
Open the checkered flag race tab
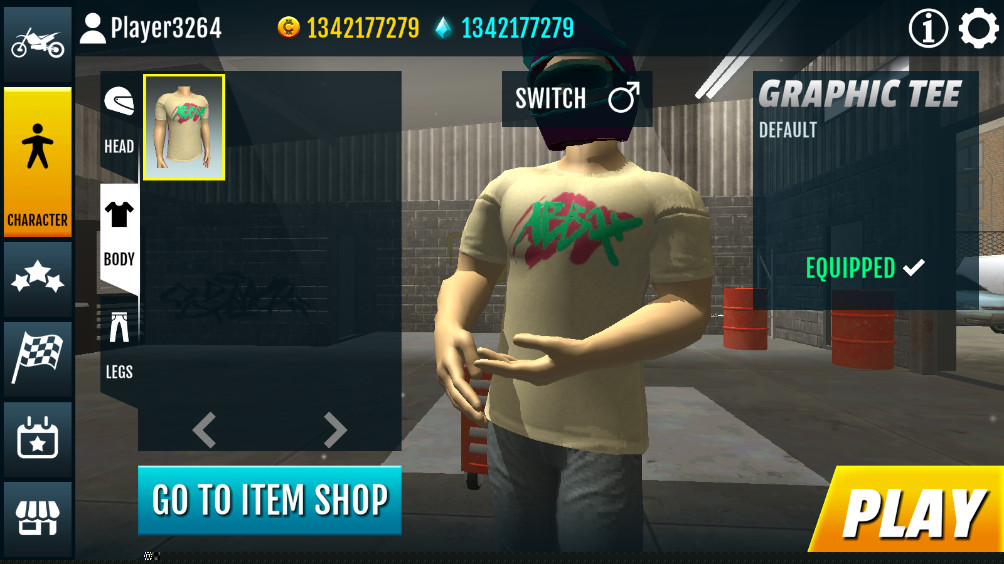(38, 357)
